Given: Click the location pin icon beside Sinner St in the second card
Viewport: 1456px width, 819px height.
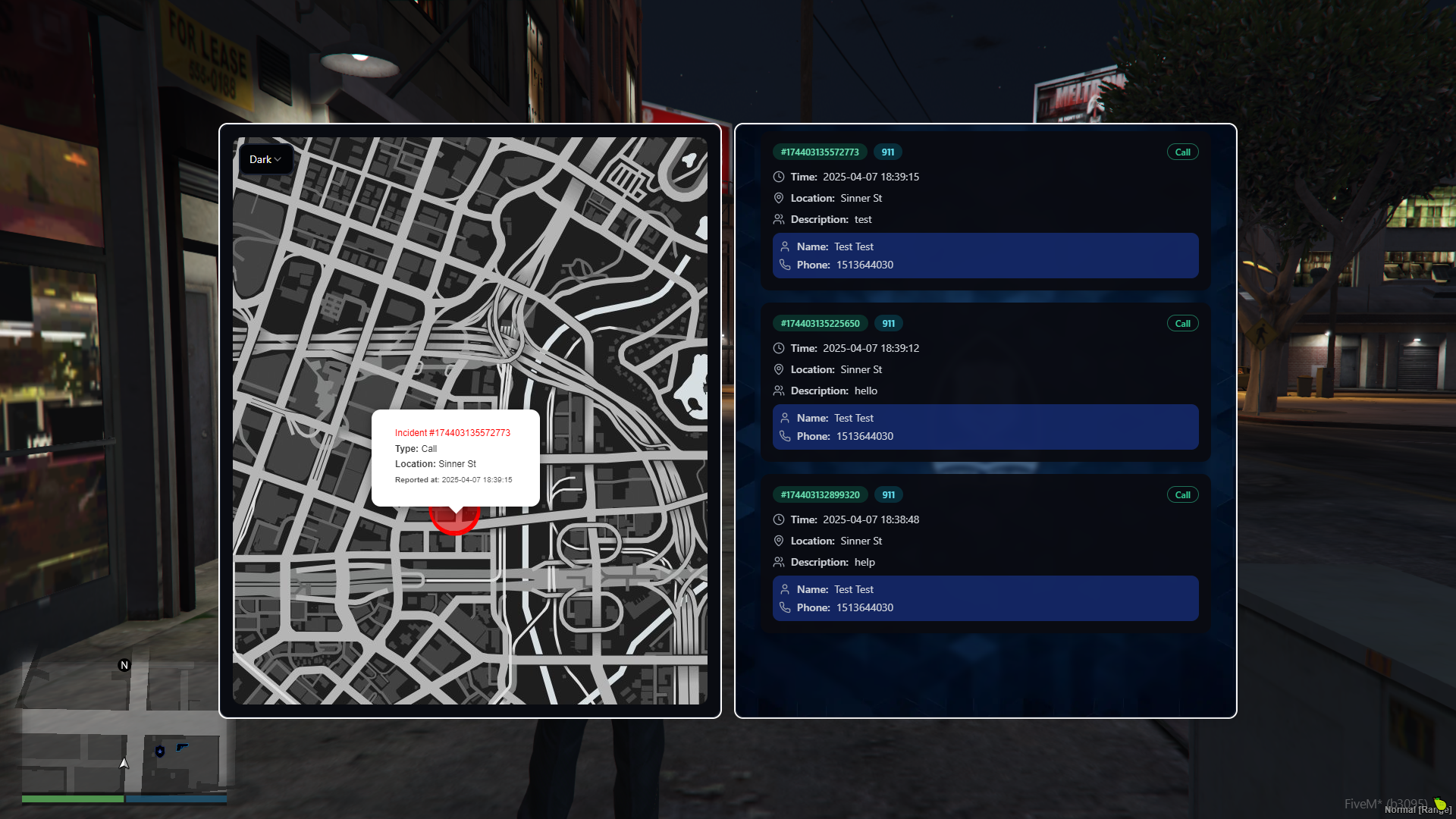Looking at the screenshot, I should [779, 369].
